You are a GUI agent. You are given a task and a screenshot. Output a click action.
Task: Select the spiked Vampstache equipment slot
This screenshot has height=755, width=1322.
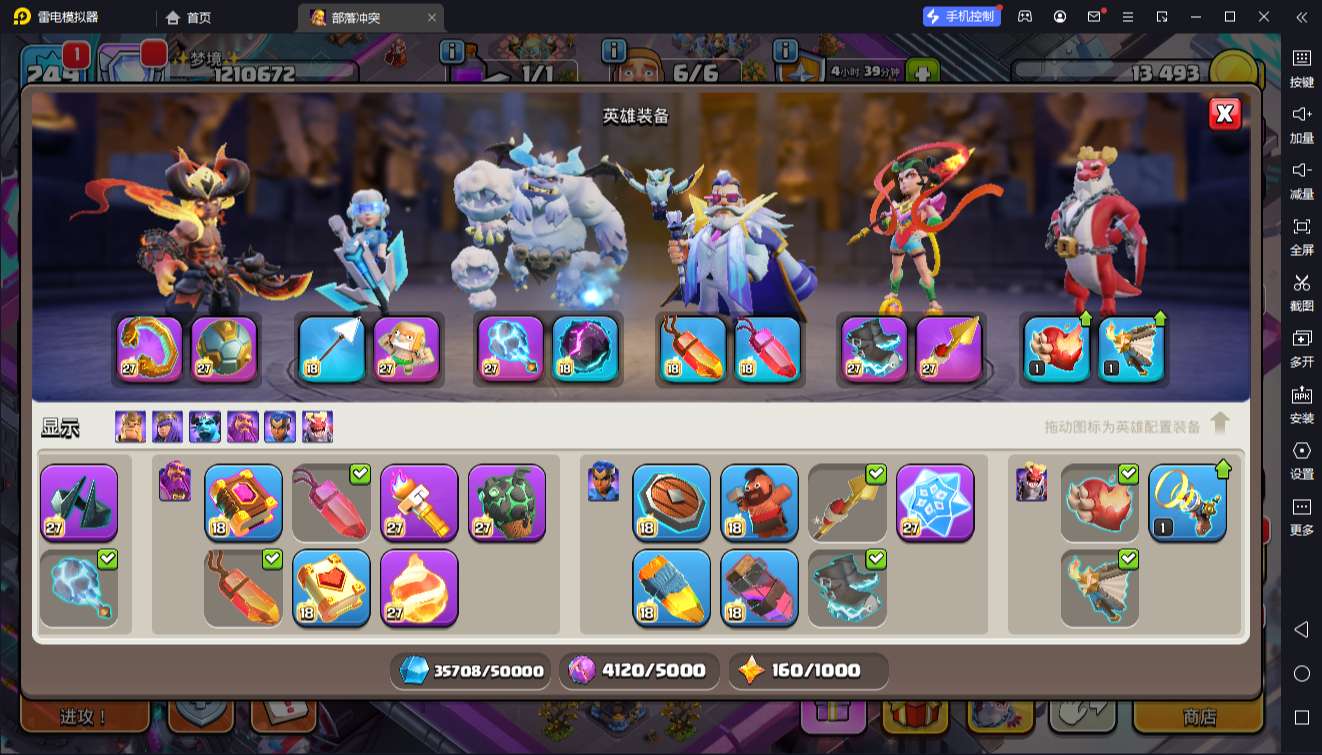[x=79, y=502]
